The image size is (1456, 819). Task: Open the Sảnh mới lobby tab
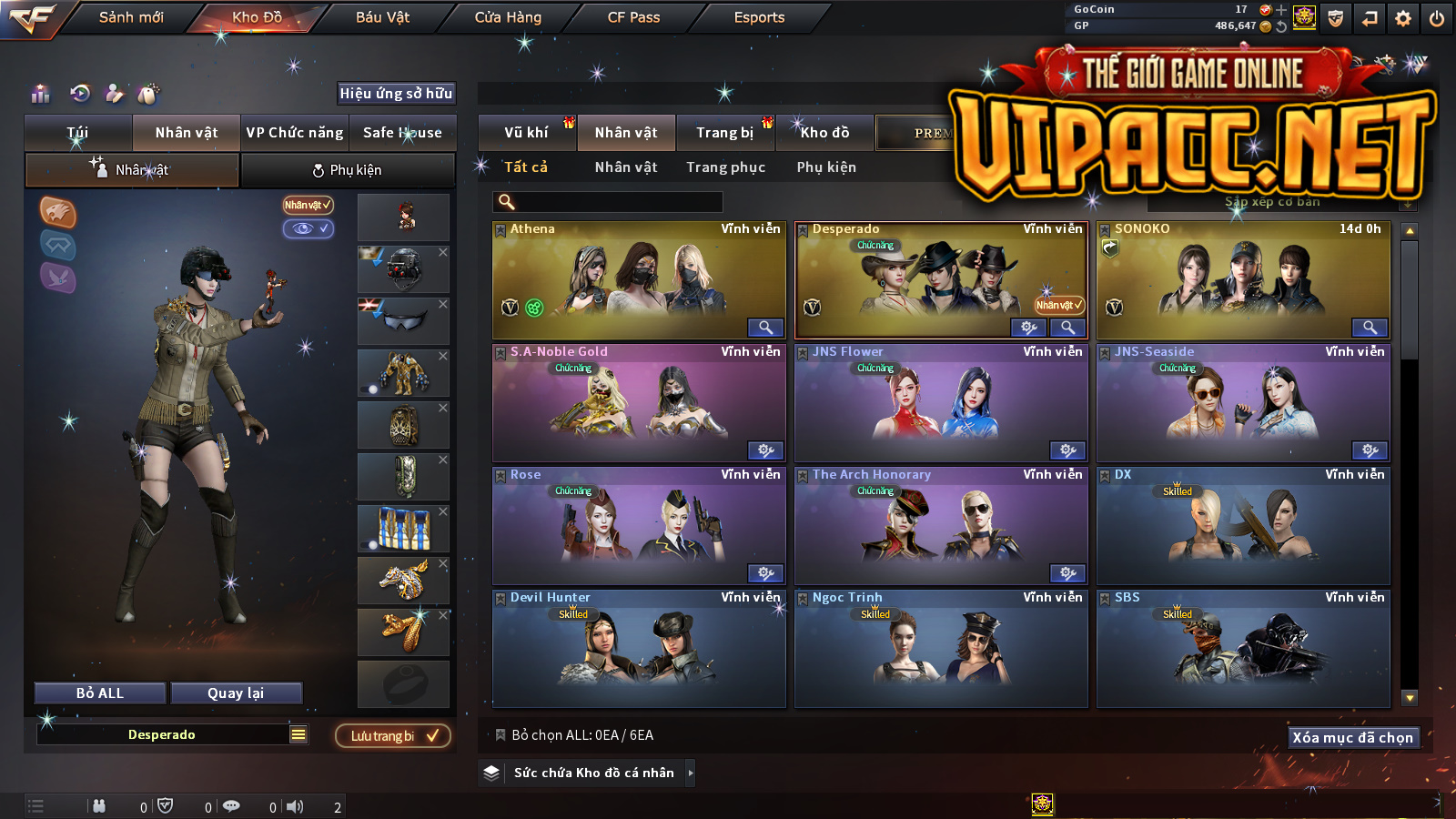point(131,17)
